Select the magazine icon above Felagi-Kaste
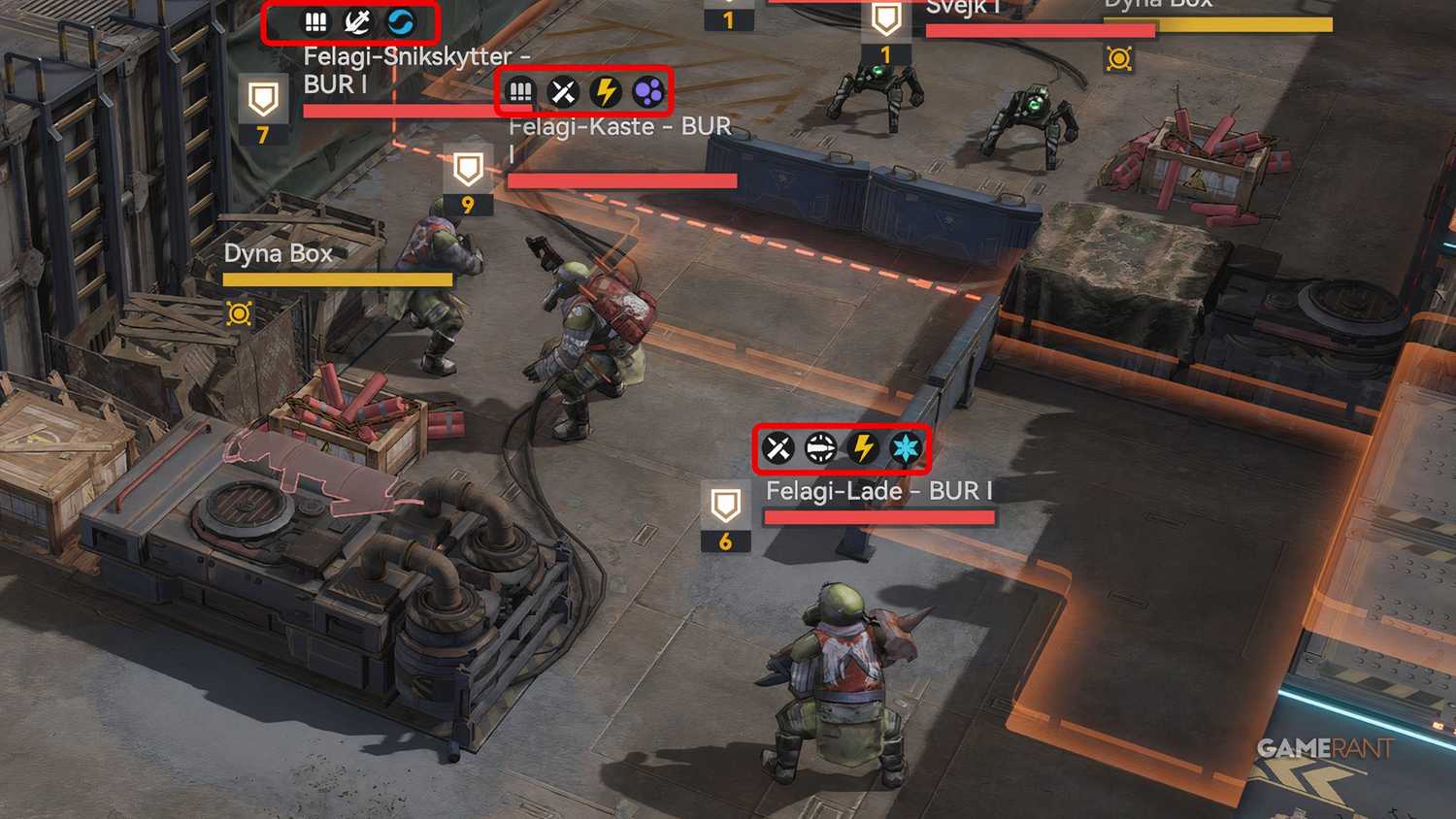 521,91
